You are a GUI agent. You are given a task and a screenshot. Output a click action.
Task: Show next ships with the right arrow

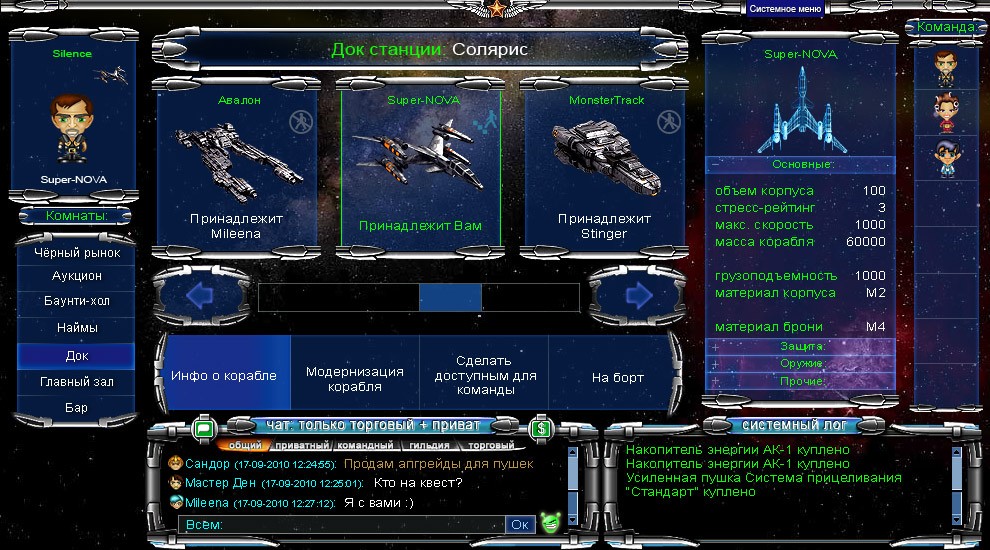pyautogui.click(x=638, y=295)
